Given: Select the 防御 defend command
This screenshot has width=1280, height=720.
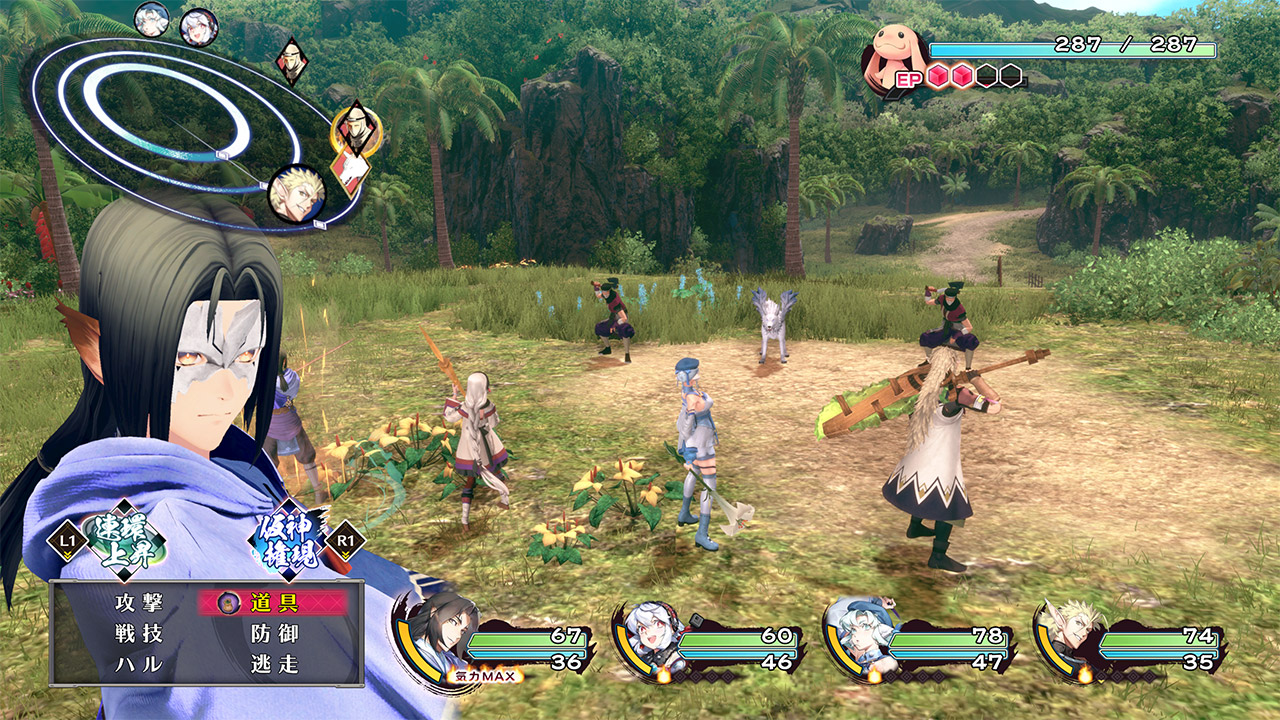Looking at the screenshot, I should [x=274, y=633].
